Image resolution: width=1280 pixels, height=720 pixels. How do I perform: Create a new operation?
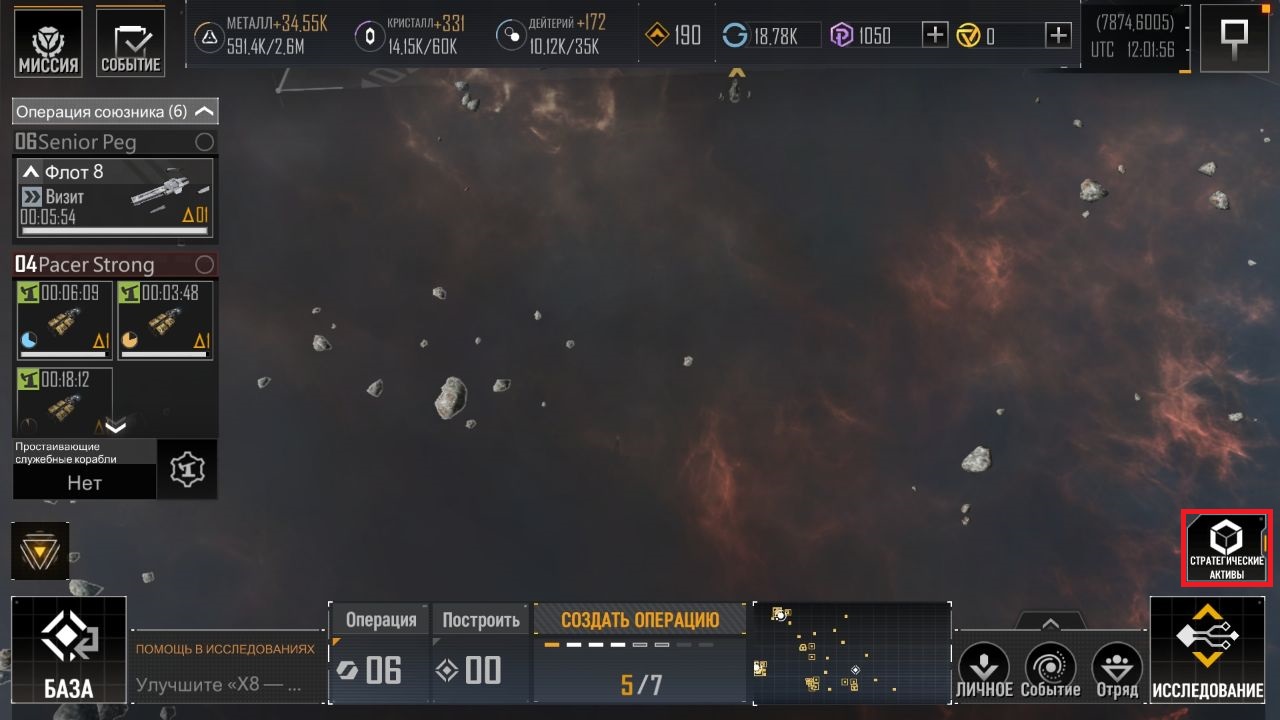click(639, 620)
